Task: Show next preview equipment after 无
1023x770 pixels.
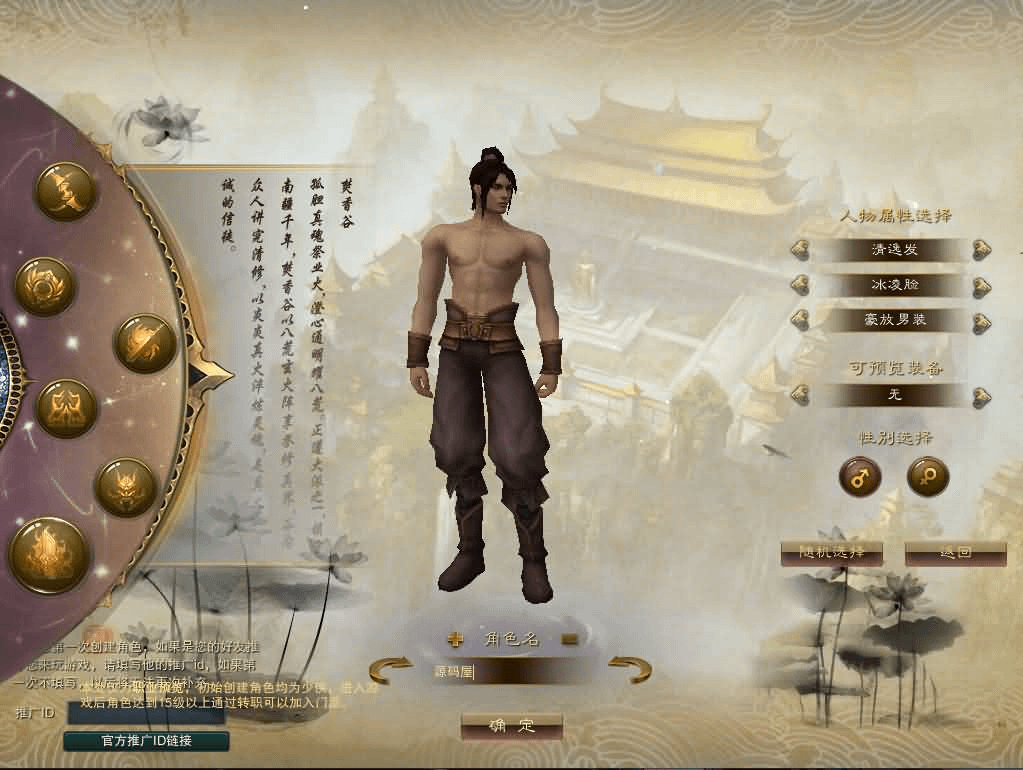Action: [x=981, y=395]
